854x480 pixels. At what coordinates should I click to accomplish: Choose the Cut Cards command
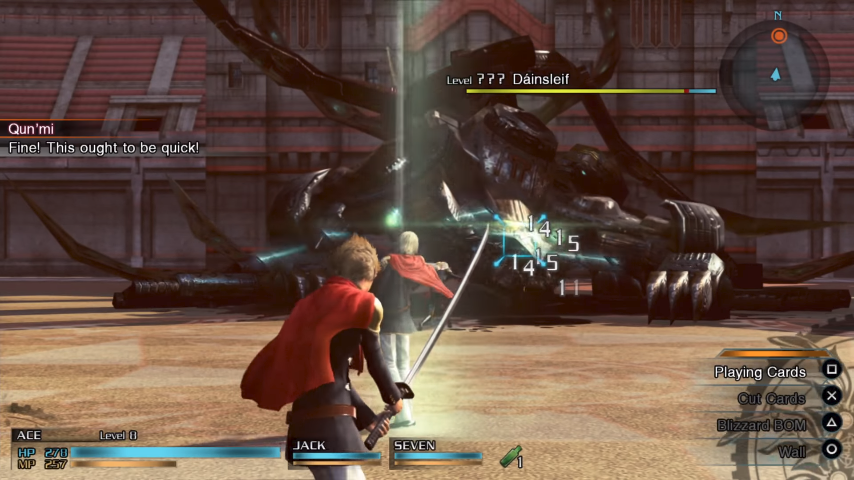pos(771,398)
